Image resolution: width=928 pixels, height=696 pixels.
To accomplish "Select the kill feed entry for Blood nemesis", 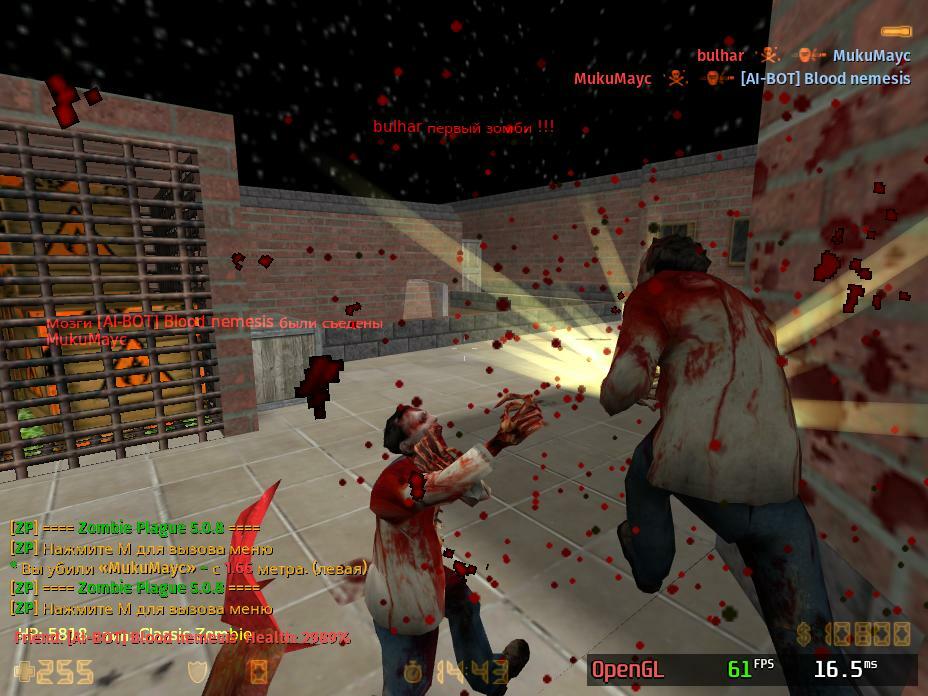I will tap(741, 78).
